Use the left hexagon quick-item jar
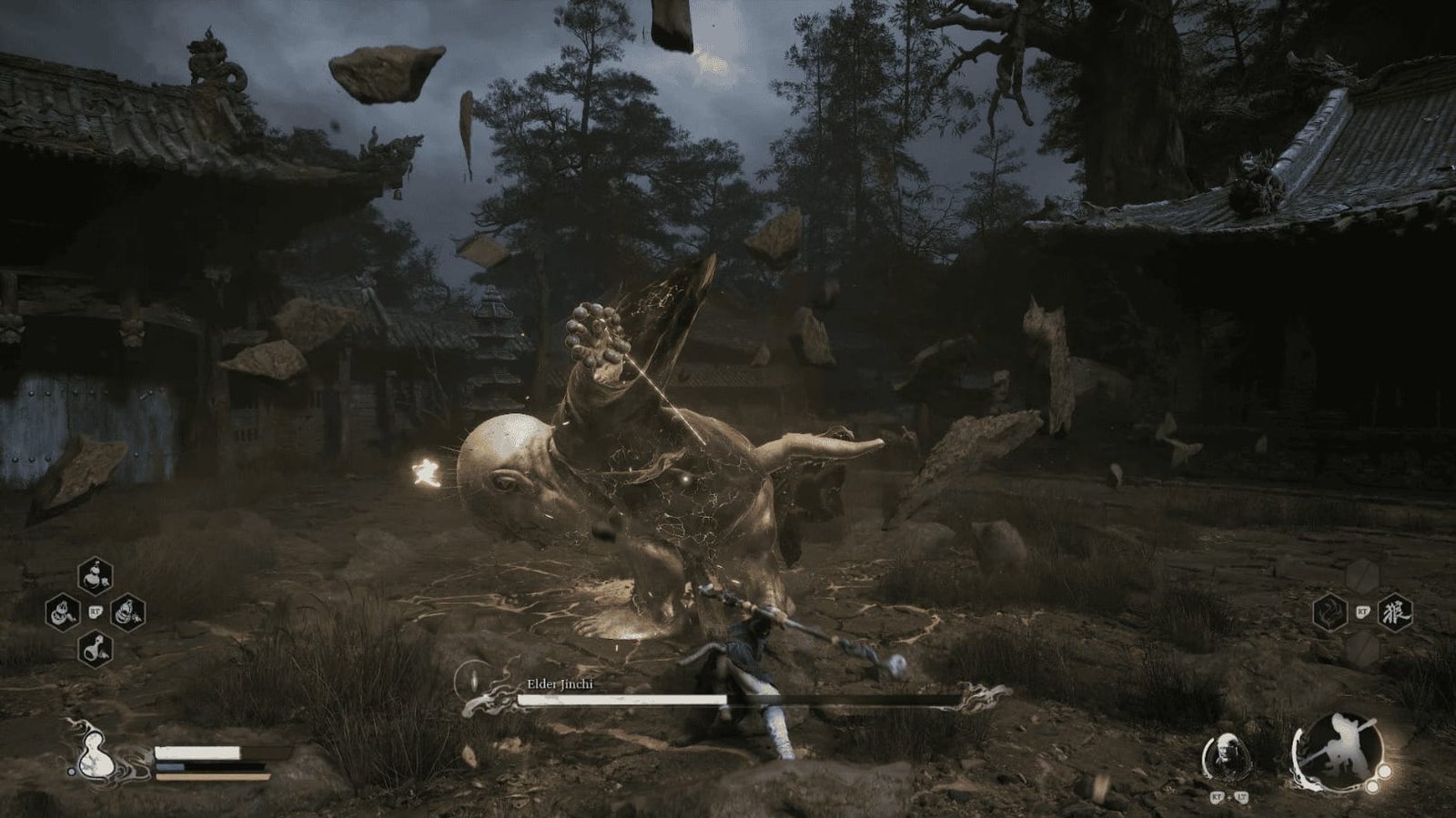Image resolution: width=1456 pixels, height=818 pixels. point(62,611)
